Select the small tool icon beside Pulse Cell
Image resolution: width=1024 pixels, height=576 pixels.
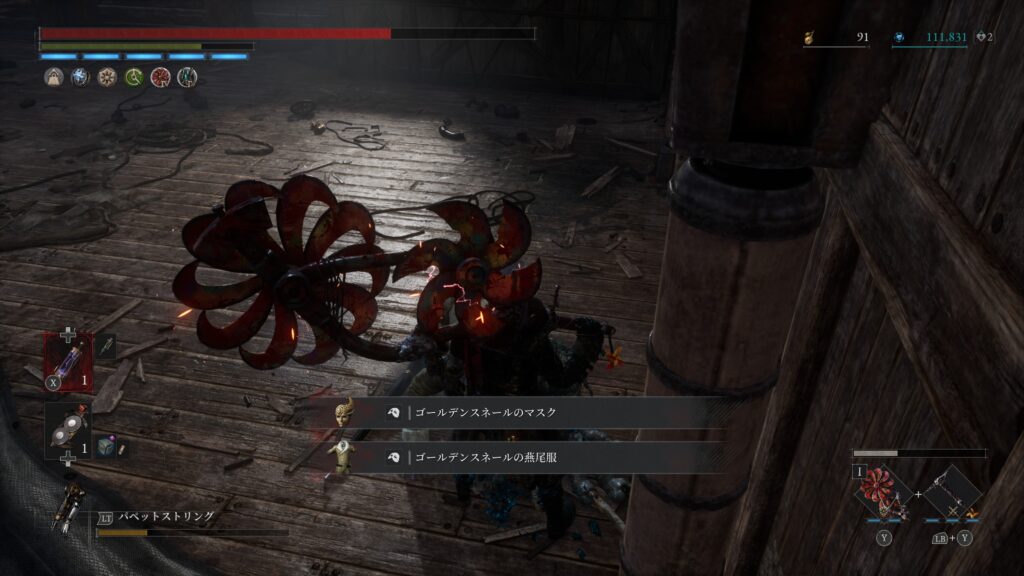pos(107,347)
